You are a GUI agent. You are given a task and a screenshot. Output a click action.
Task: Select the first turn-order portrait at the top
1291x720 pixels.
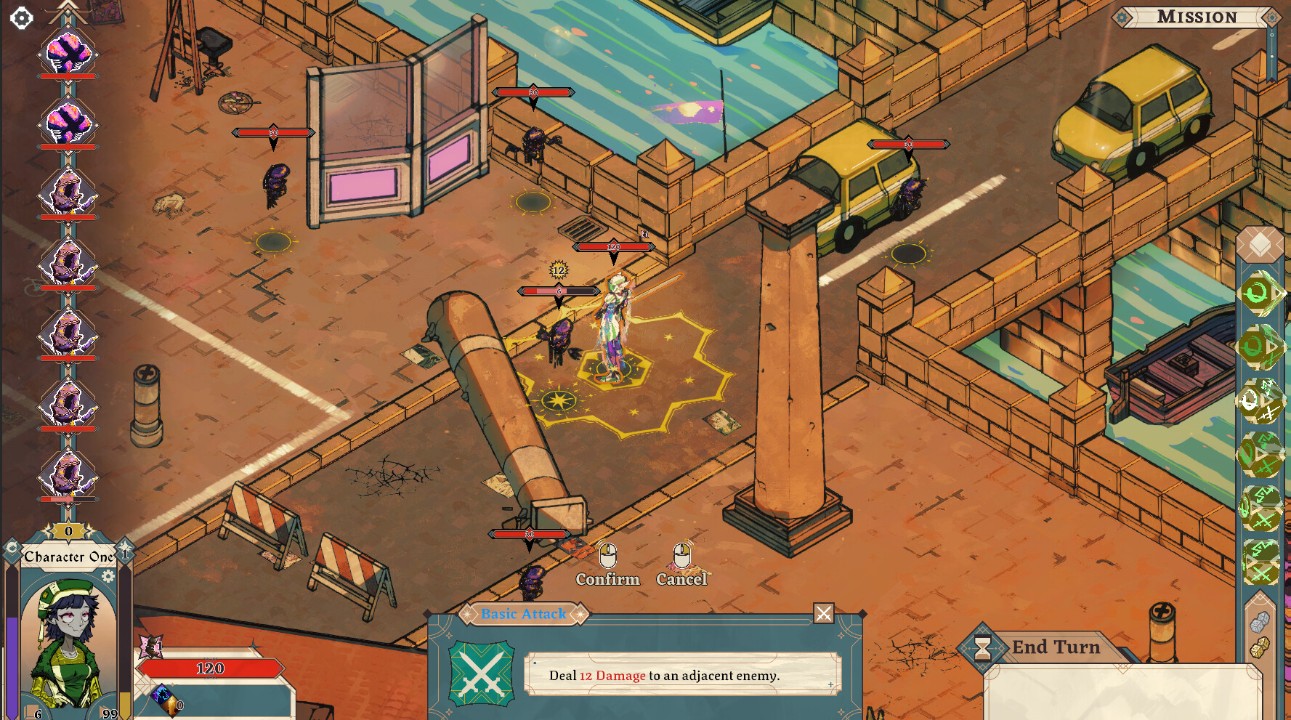pyautogui.click(x=68, y=50)
